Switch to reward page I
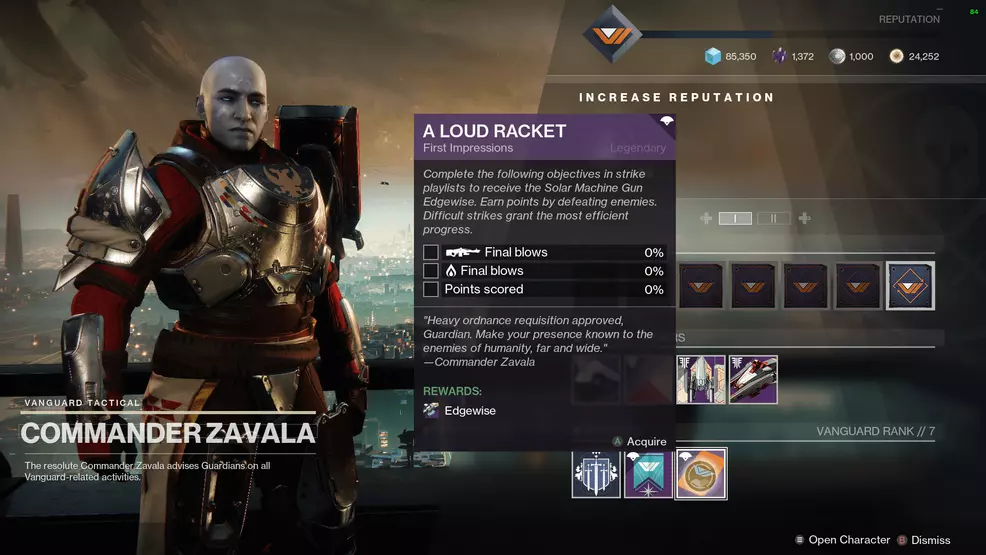986x555 pixels. point(735,218)
